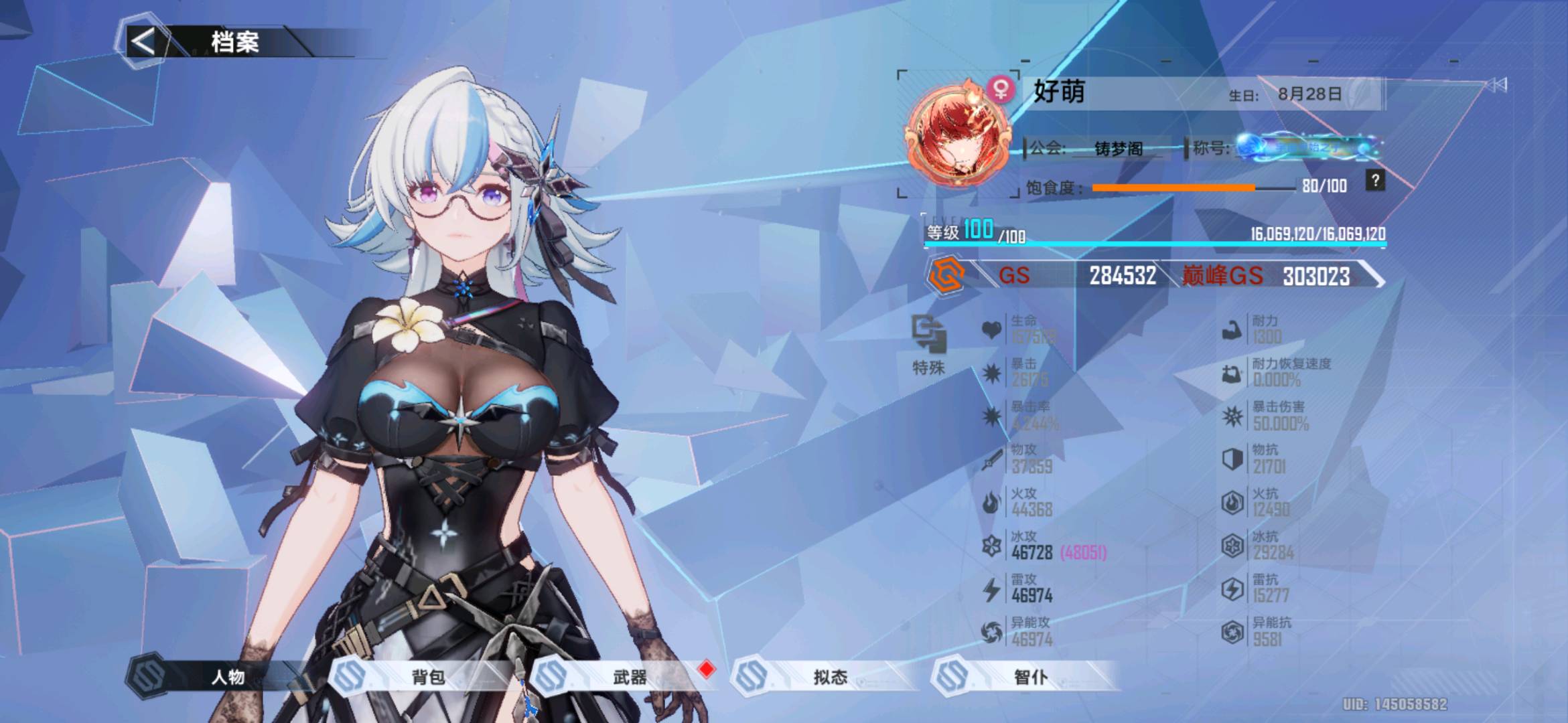Click the player name 好萌
The height and width of the screenshot is (723, 1568).
1059,92
